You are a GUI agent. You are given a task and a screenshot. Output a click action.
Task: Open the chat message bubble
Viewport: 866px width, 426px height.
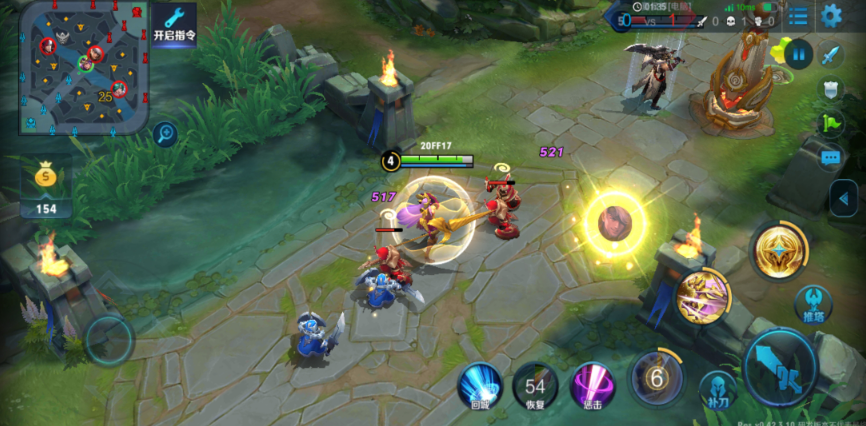coord(831,157)
